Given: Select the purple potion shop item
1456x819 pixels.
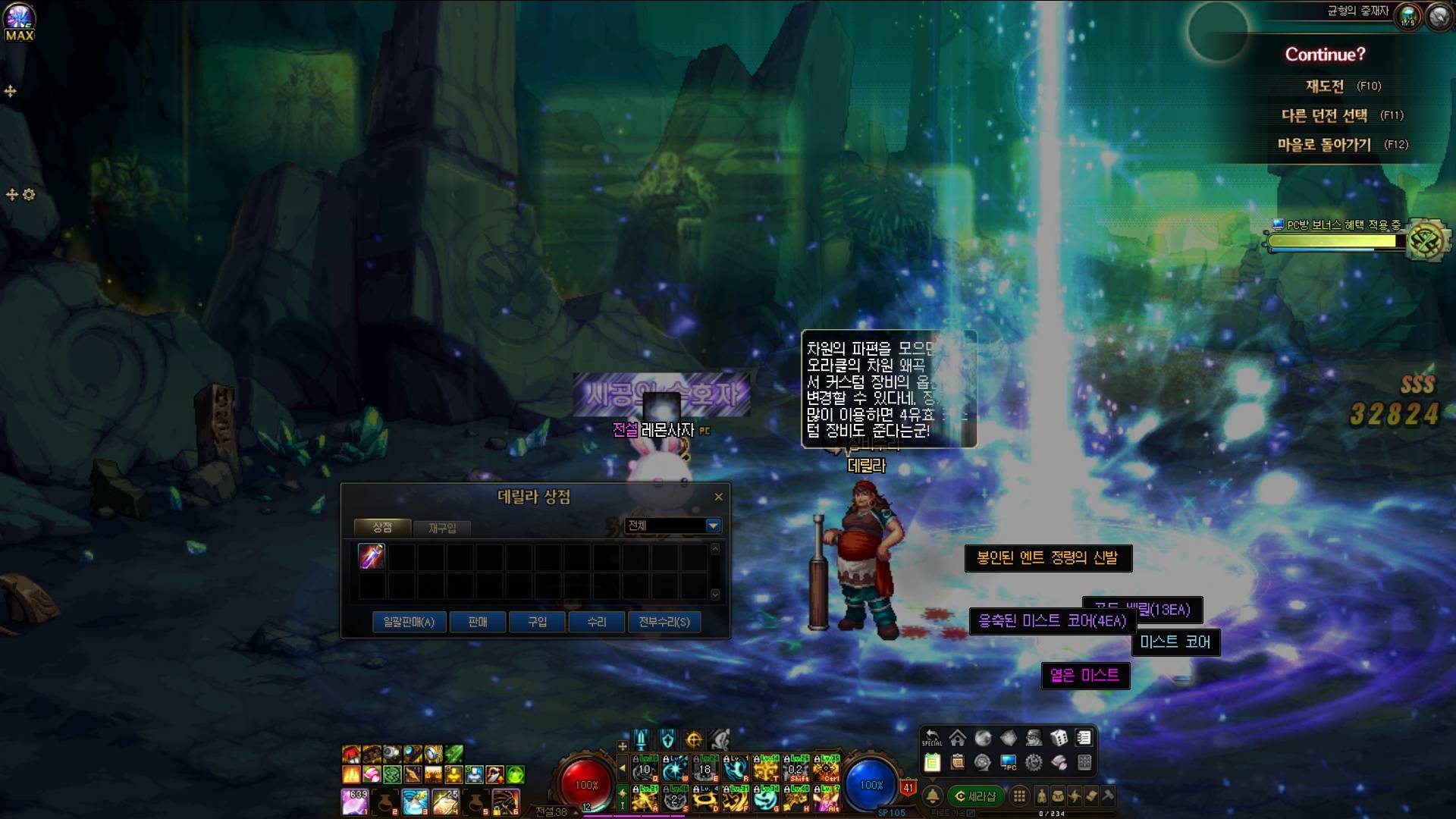Looking at the screenshot, I should tap(372, 557).
